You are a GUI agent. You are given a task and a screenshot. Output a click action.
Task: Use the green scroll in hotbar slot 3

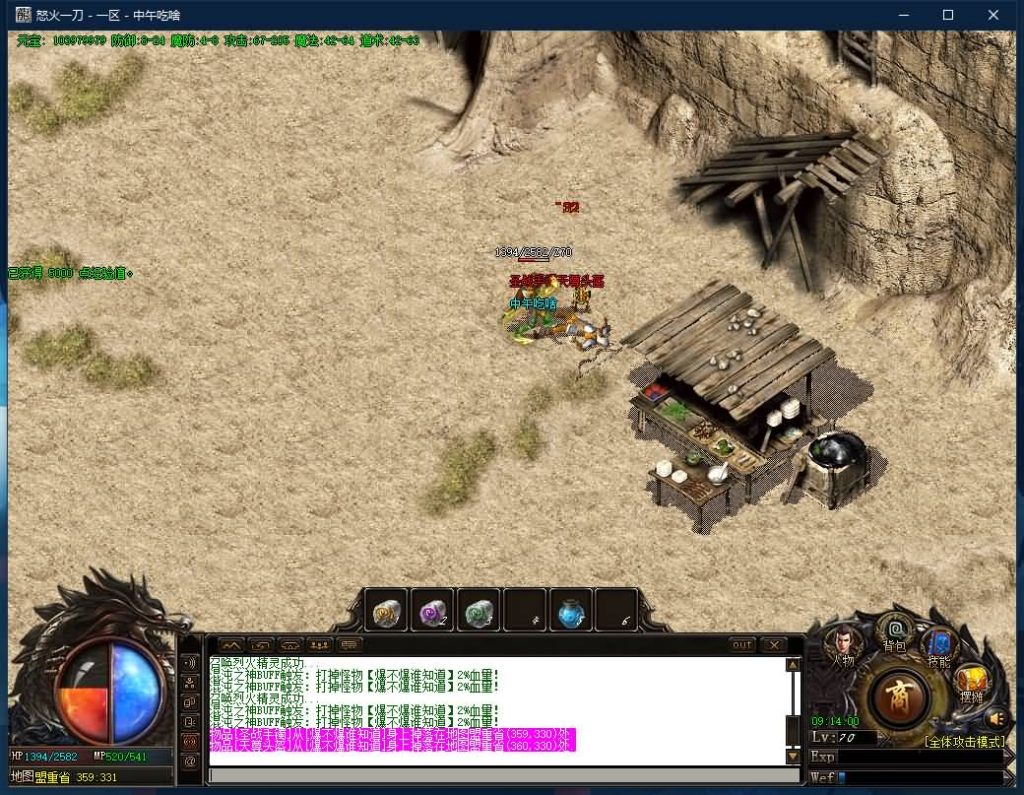(x=478, y=610)
